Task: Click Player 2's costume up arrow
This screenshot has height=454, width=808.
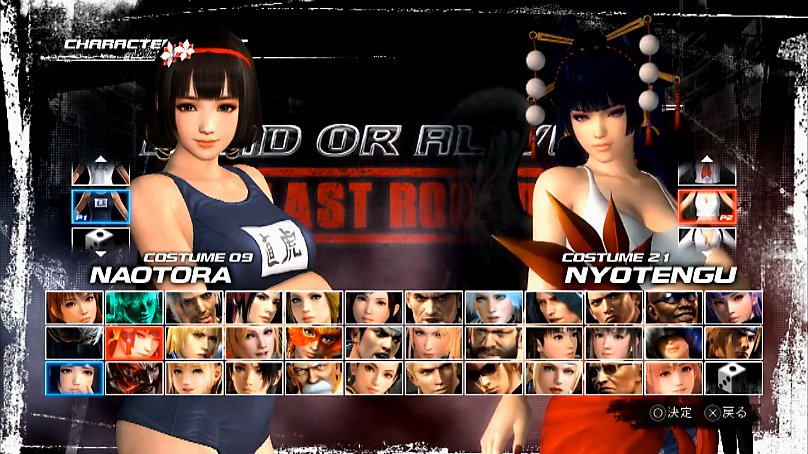Action: click(x=706, y=172)
